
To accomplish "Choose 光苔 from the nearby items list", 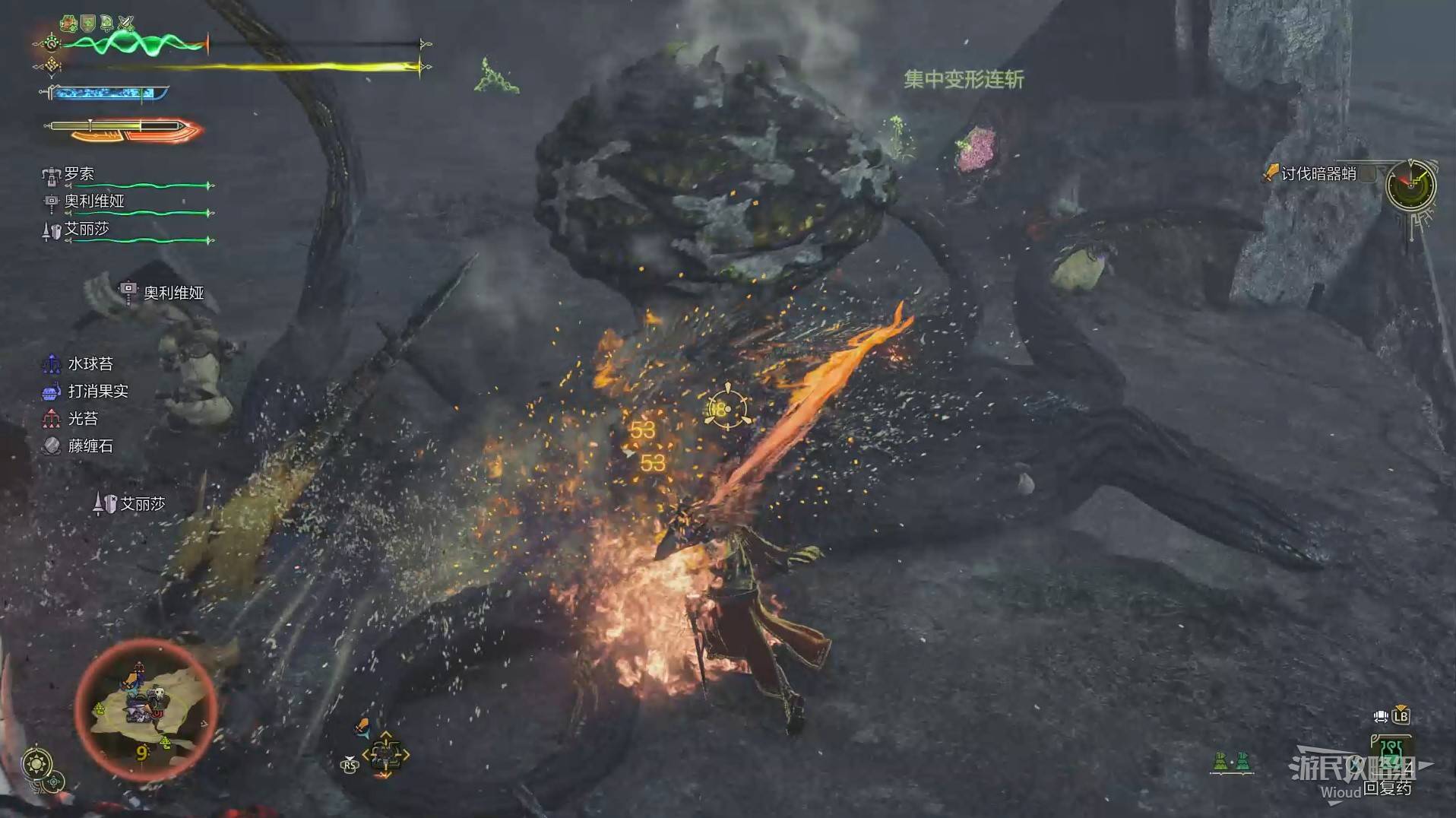I will pos(82,419).
